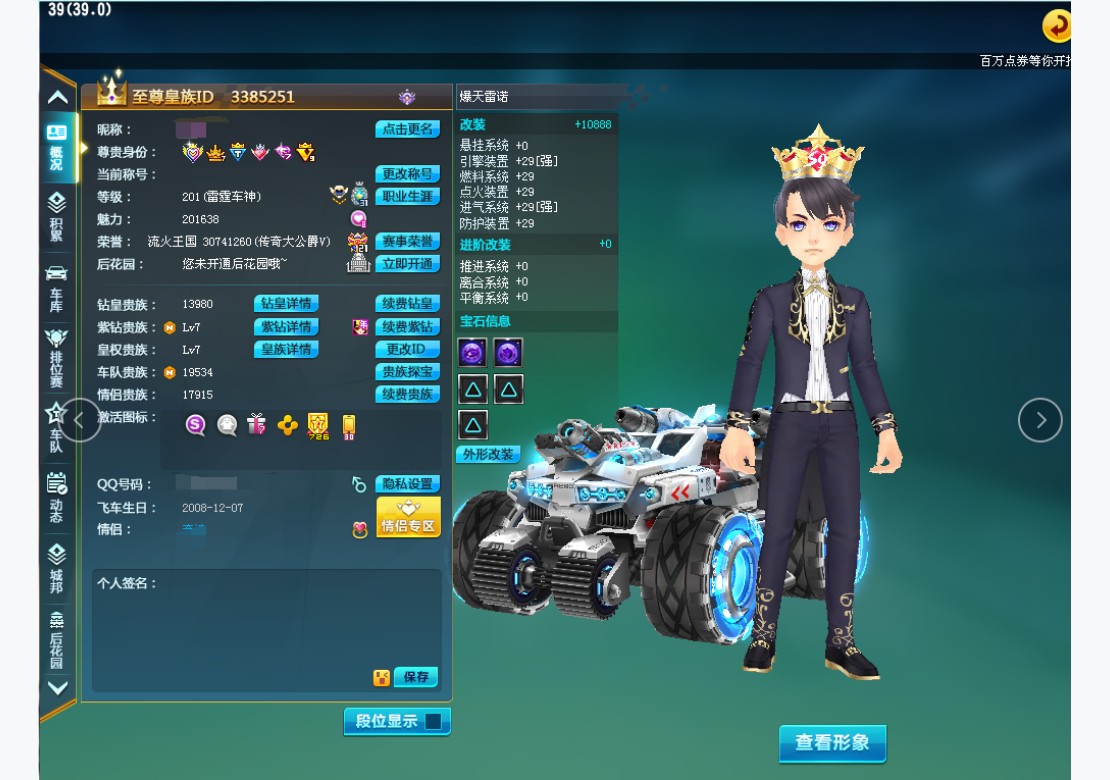1110x780 pixels.
Task: Select the 动态 activity tab
Action: coord(57,497)
